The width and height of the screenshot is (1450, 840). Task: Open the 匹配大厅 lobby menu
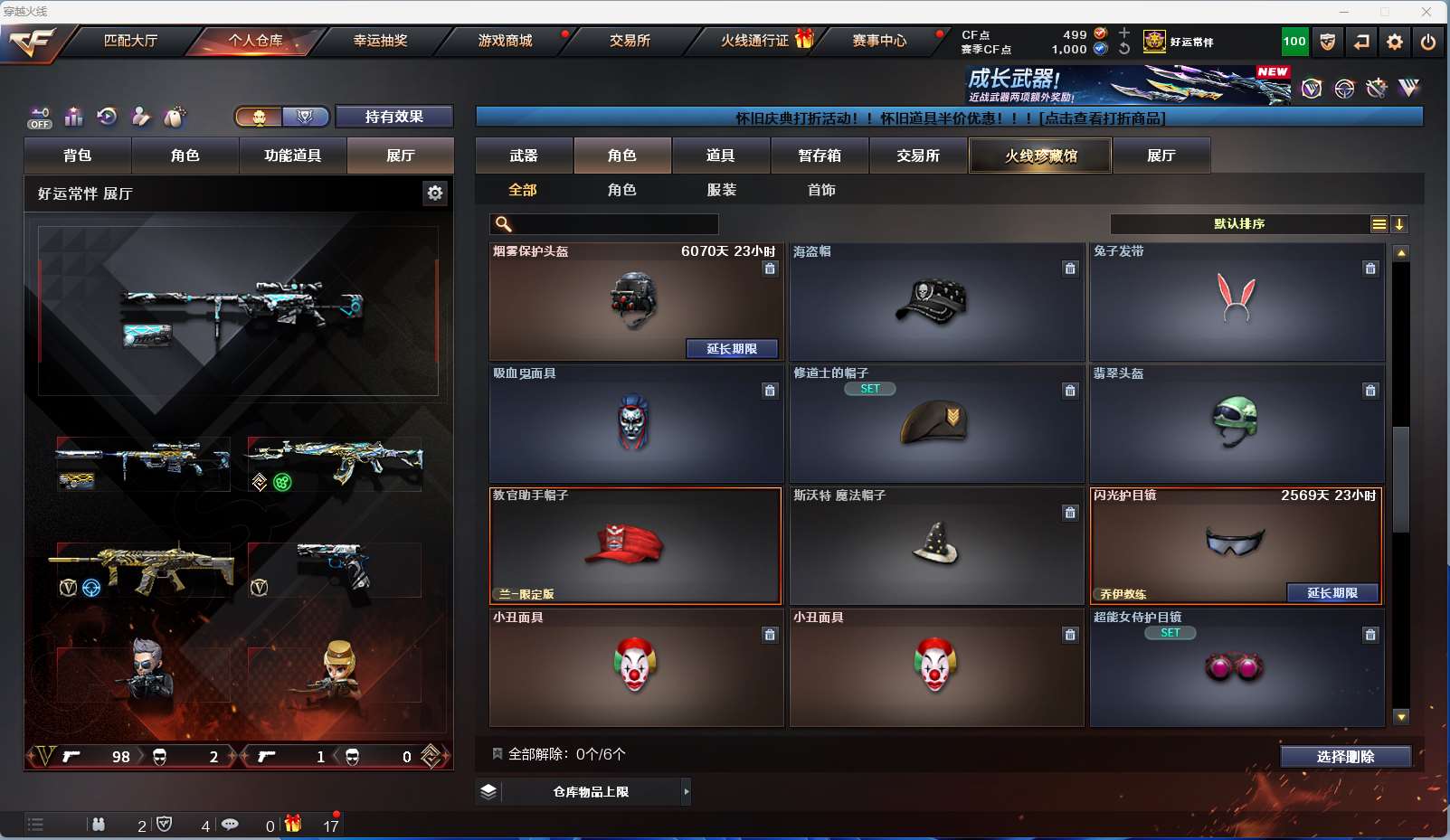pyautogui.click(x=130, y=41)
